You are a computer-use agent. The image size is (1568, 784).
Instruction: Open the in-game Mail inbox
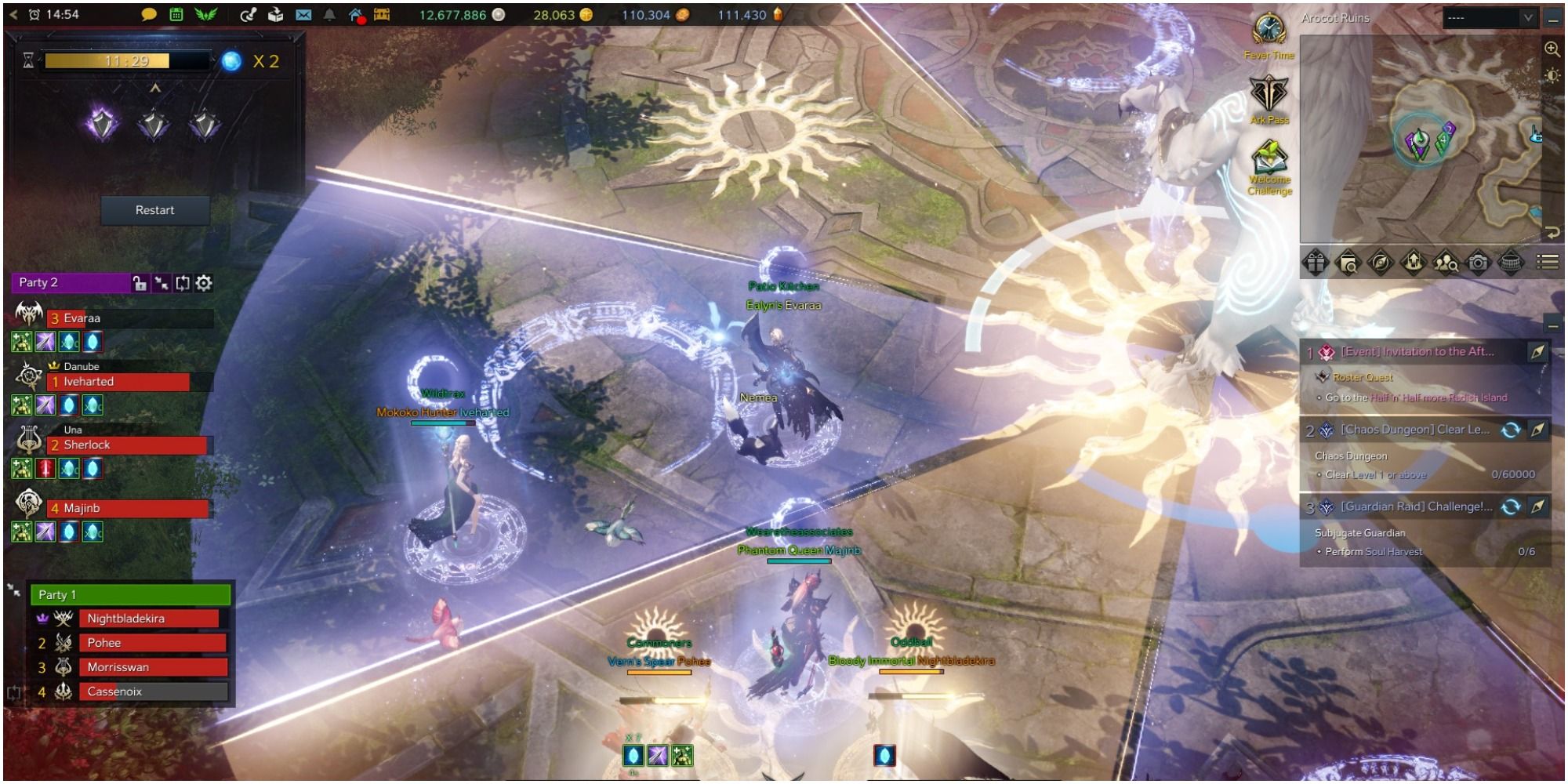pyautogui.click(x=303, y=14)
